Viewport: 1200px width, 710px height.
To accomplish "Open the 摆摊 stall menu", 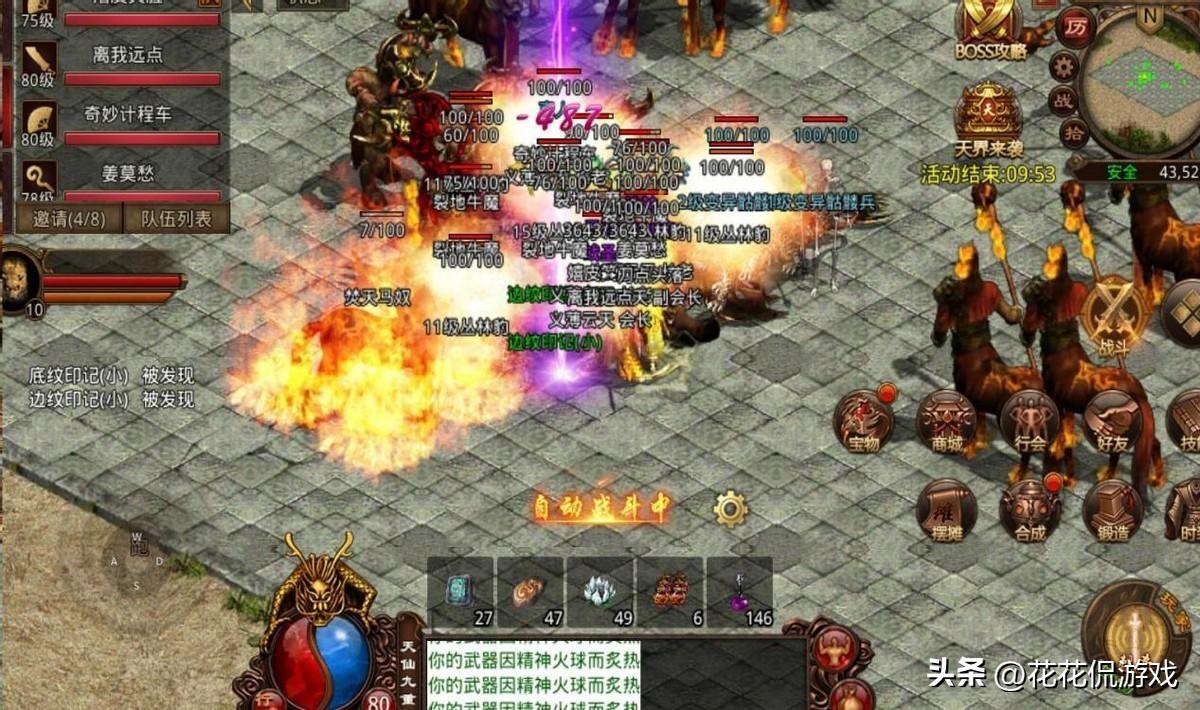I will pyautogui.click(x=946, y=510).
